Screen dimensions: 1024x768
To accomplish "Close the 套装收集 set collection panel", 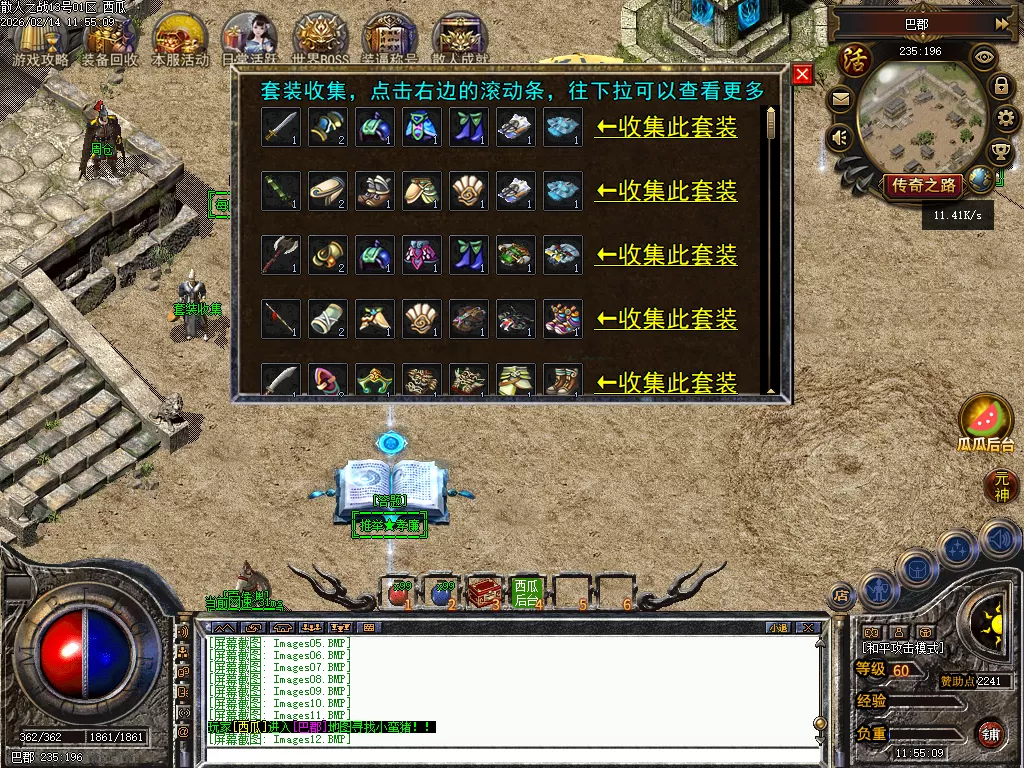I will 802,75.
